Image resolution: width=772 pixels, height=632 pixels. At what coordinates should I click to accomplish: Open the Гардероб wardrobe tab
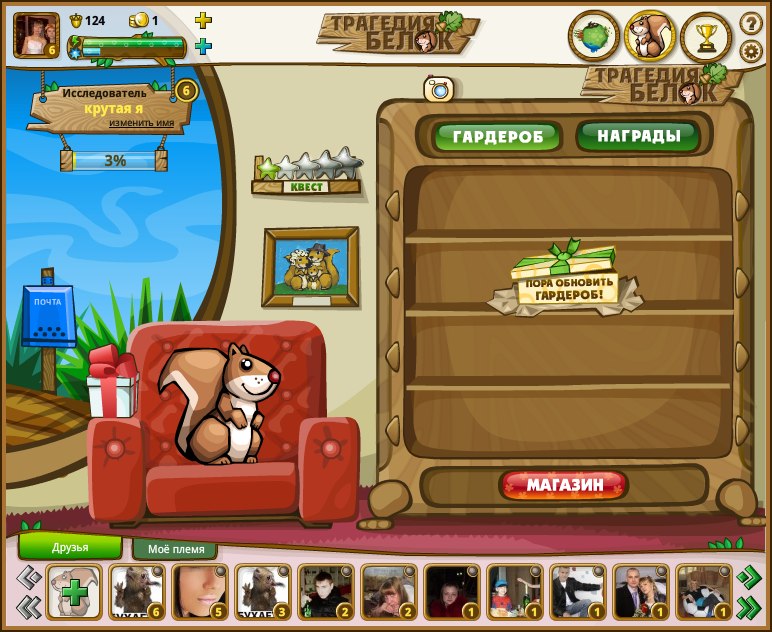pos(497,136)
